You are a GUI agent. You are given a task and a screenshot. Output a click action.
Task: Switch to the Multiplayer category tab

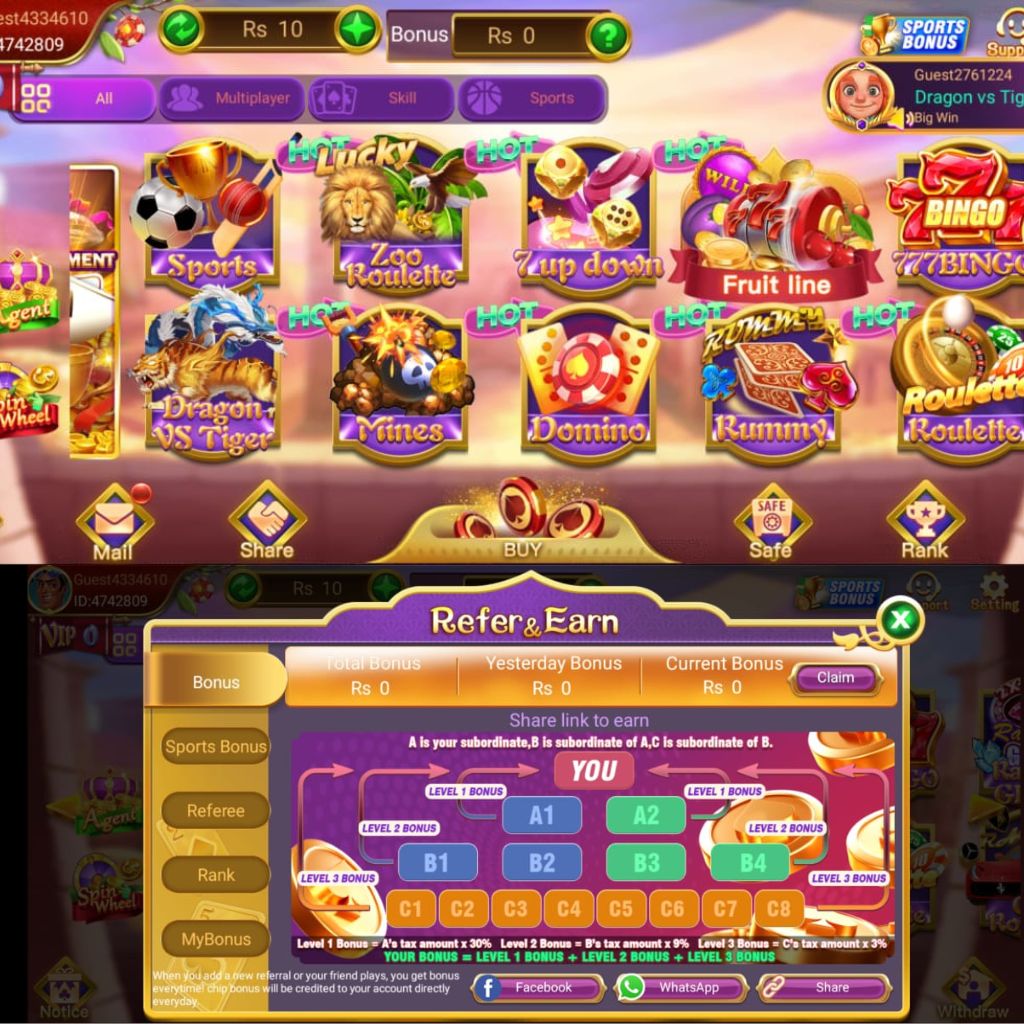point(232,98)
